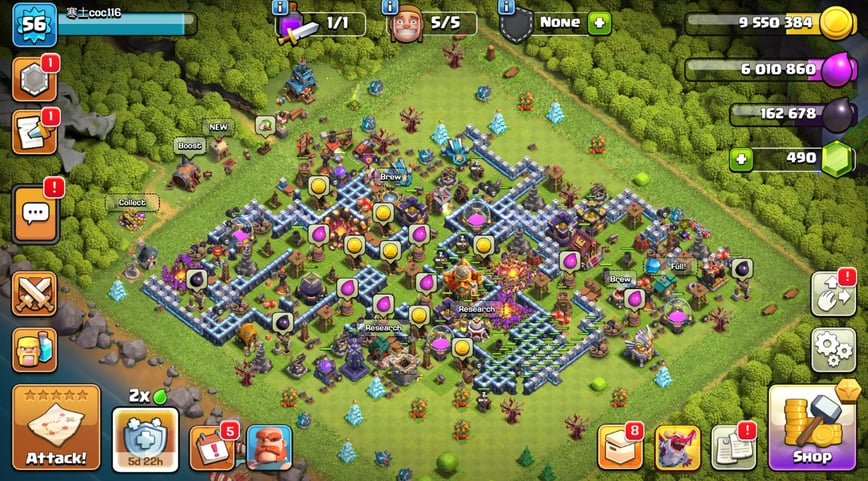The width and height of the screenshot is (868, 481).
Task: Open the level 56 player profile badge
Action: [33, 24]
